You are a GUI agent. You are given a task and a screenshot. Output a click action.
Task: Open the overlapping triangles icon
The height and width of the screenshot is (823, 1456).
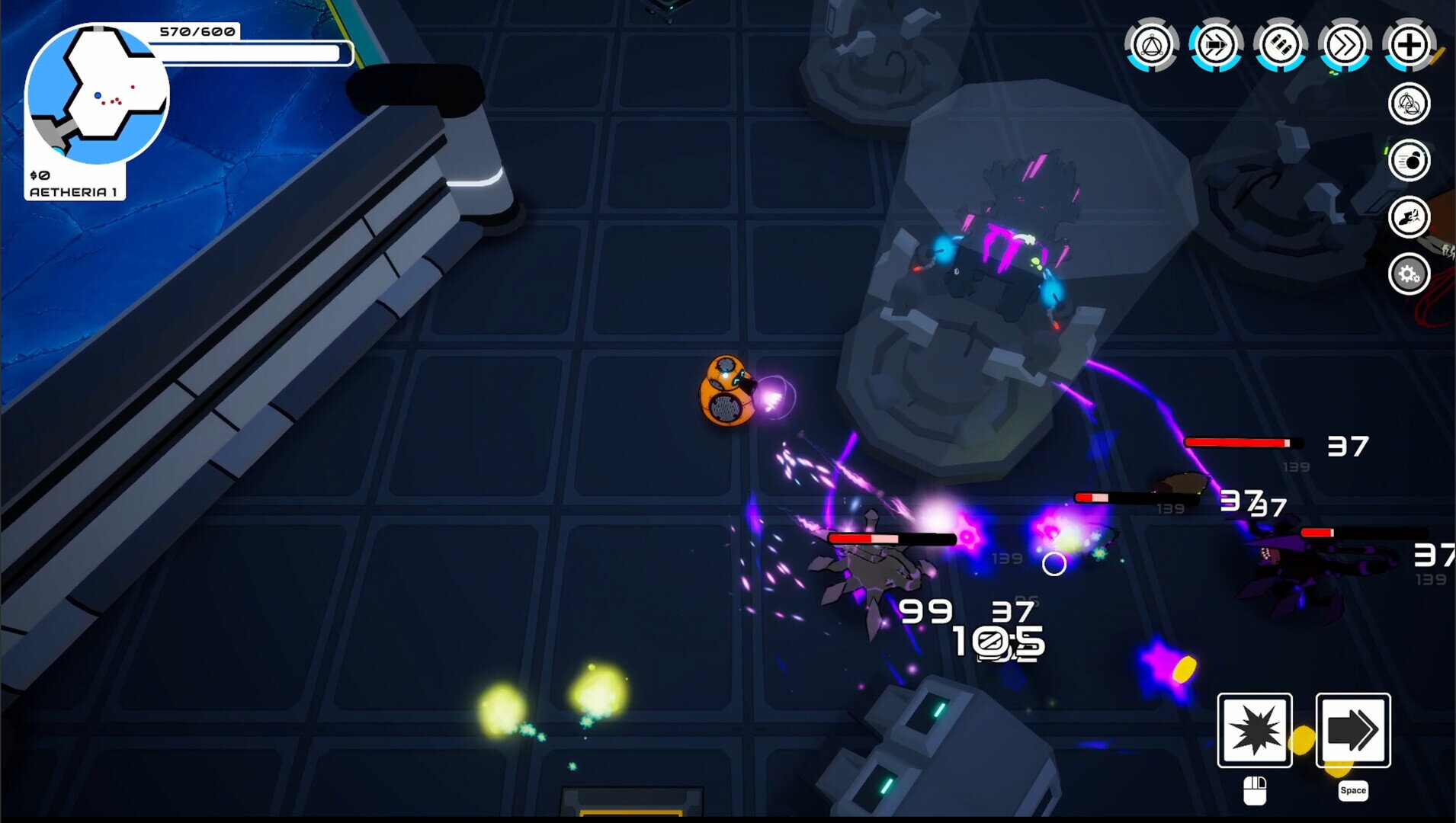[x=1409, y=104]
